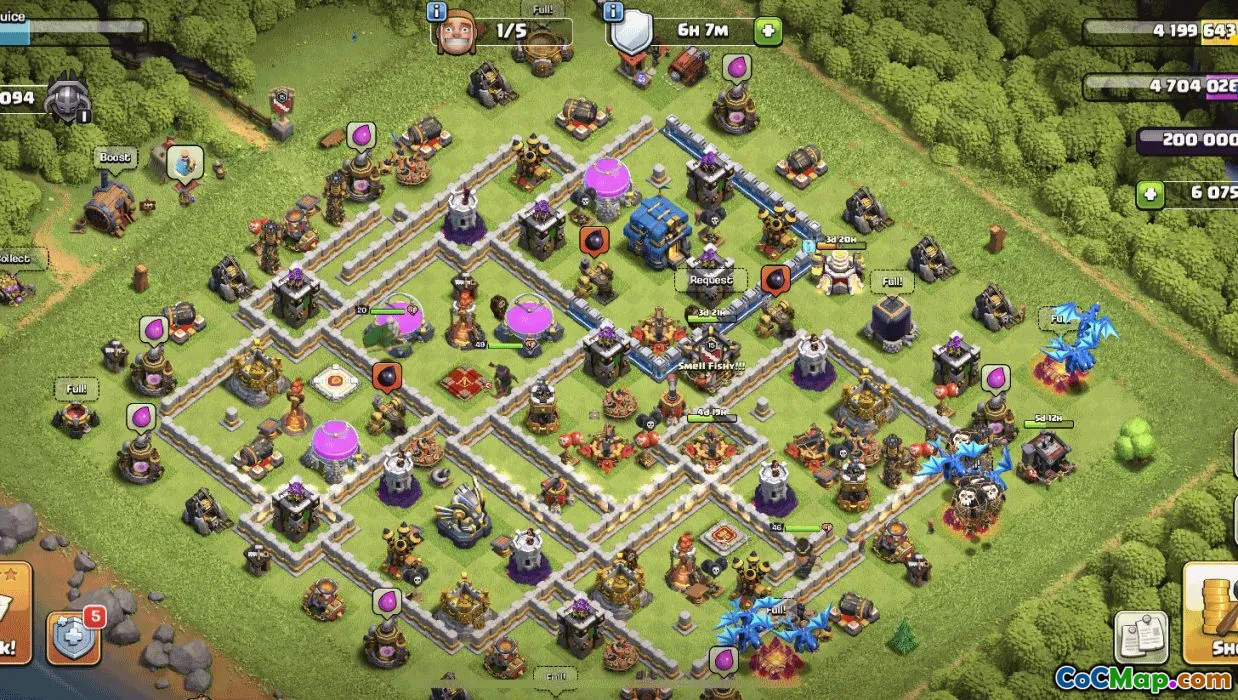Open the shield button with badge 5

[x=74, y=636]
